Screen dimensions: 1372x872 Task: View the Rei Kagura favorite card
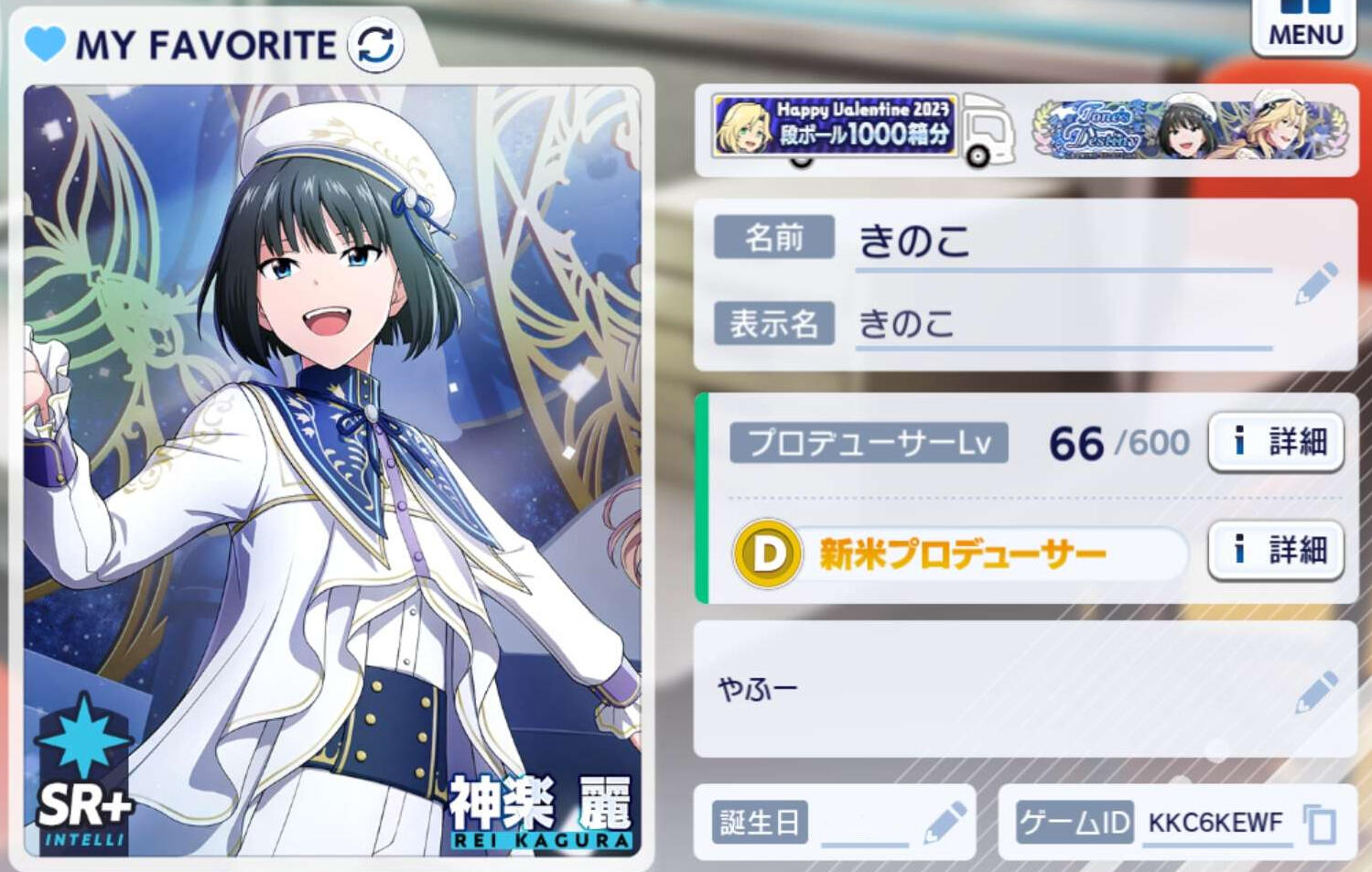(x=331, y=470)
